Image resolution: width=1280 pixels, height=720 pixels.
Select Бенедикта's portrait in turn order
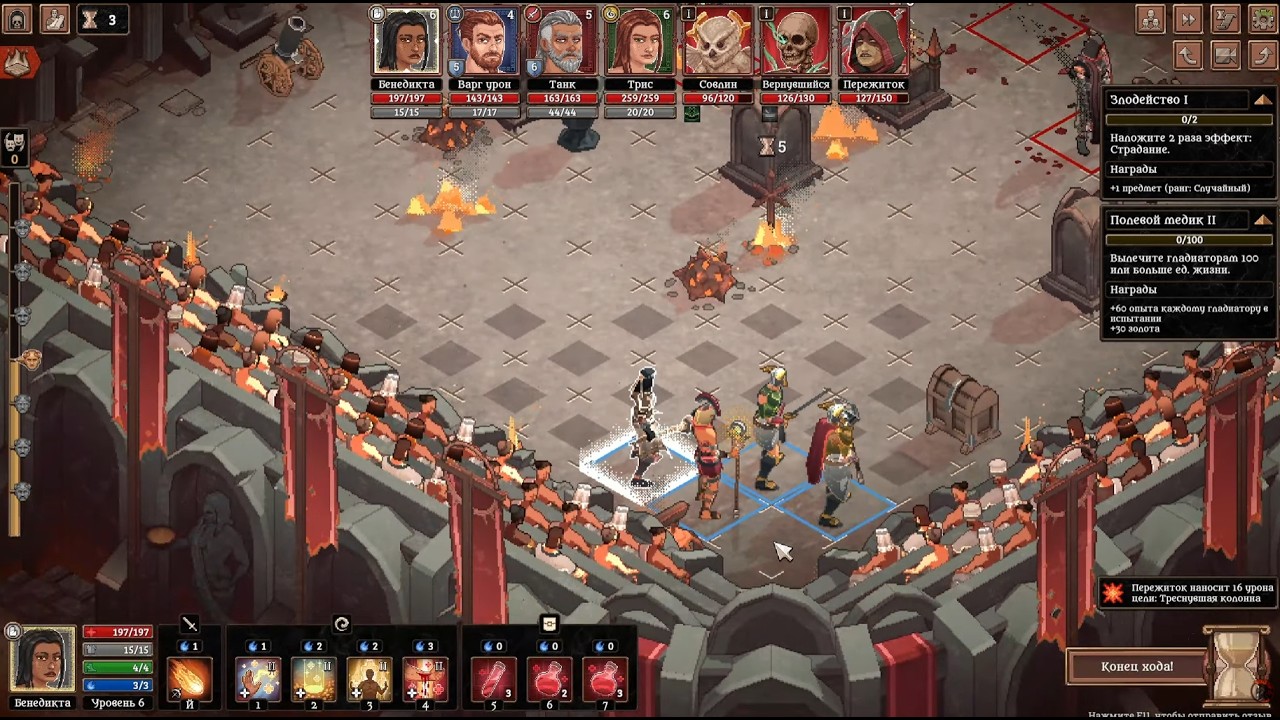tap(406, 42)
